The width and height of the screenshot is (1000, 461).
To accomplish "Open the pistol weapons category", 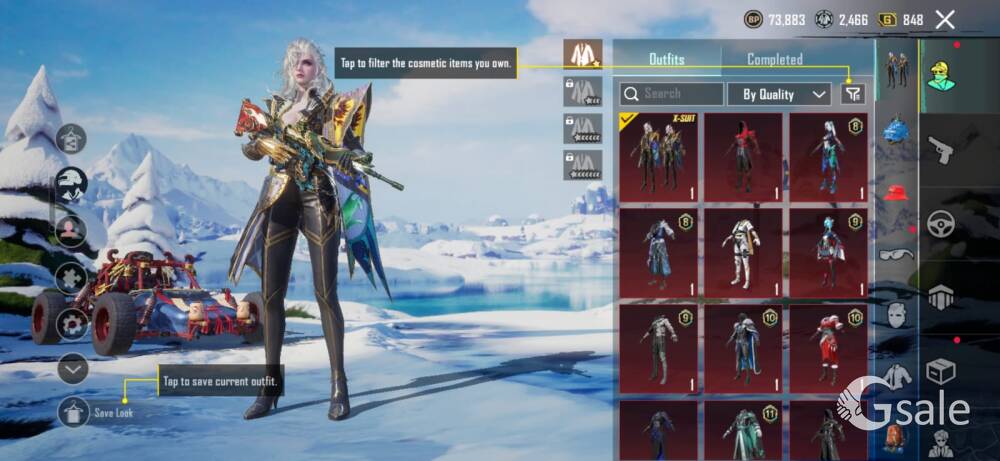I will pyautogui.click(x=940, y=151).
